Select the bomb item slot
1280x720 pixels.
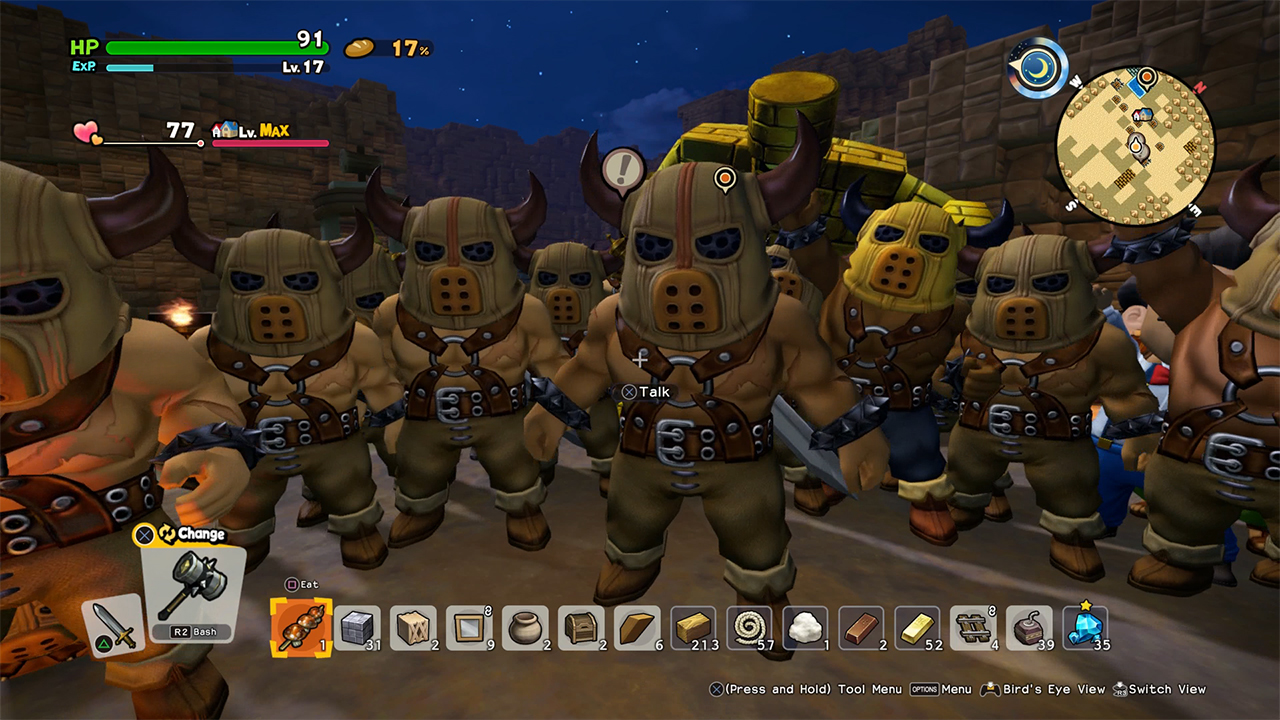pos(1029,628)
